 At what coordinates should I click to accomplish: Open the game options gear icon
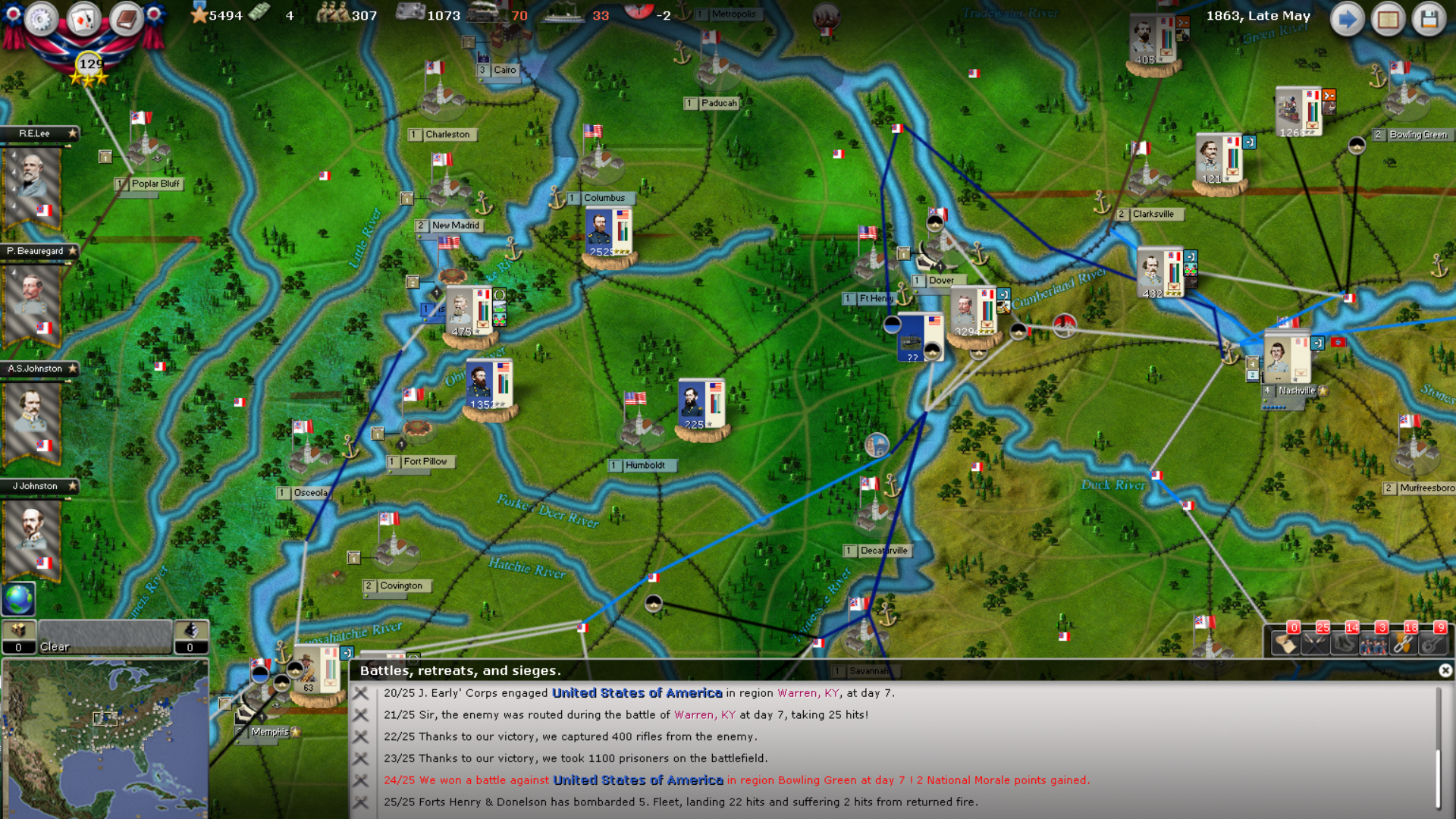(42, 20)
